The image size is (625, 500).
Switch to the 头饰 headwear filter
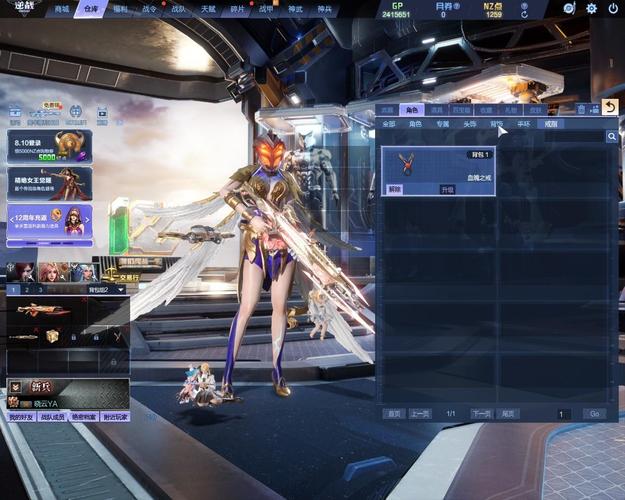pyautogui.click(x=470, y=124)
